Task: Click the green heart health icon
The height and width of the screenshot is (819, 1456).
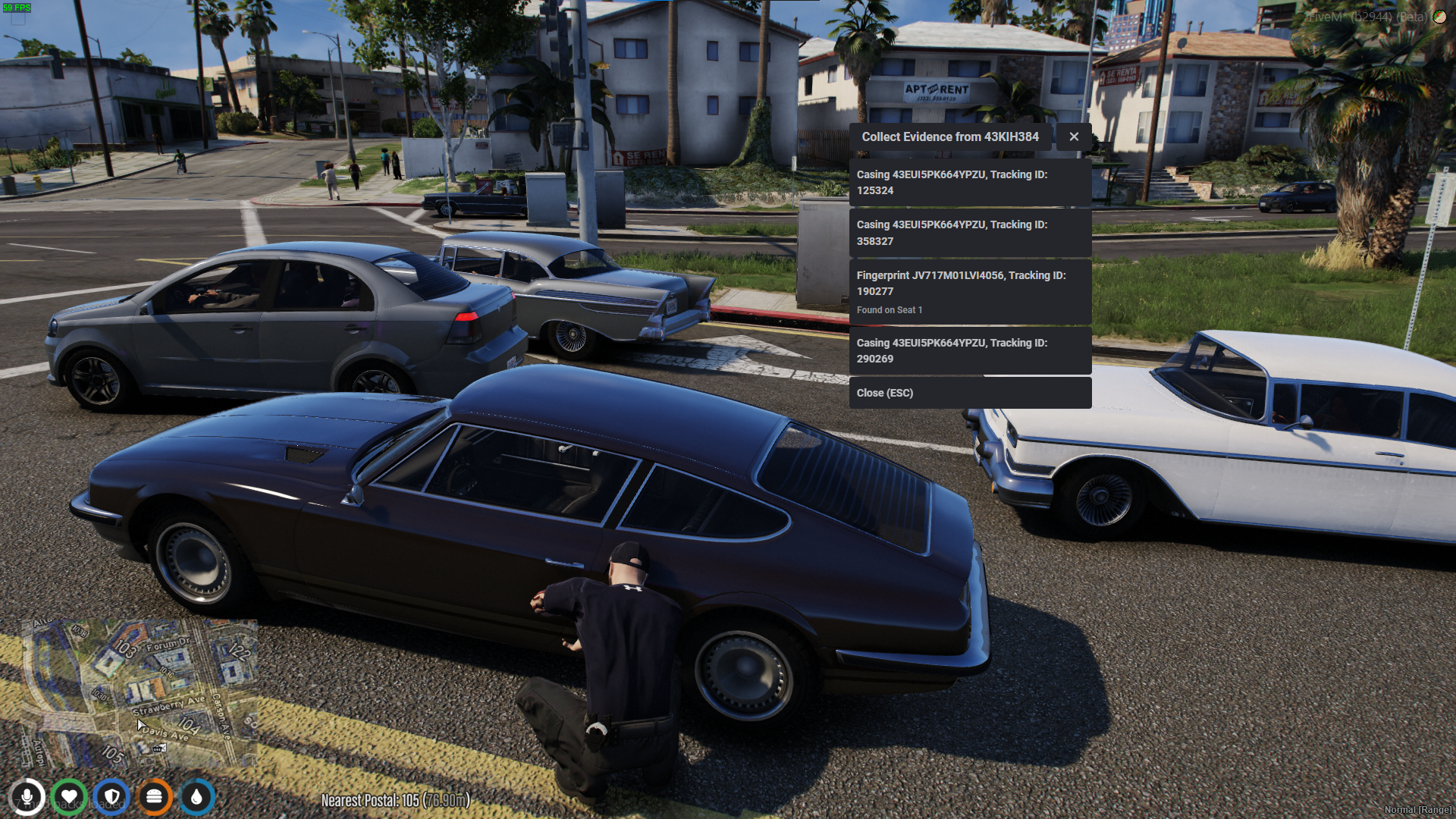Action: click(x=70, y=797)
